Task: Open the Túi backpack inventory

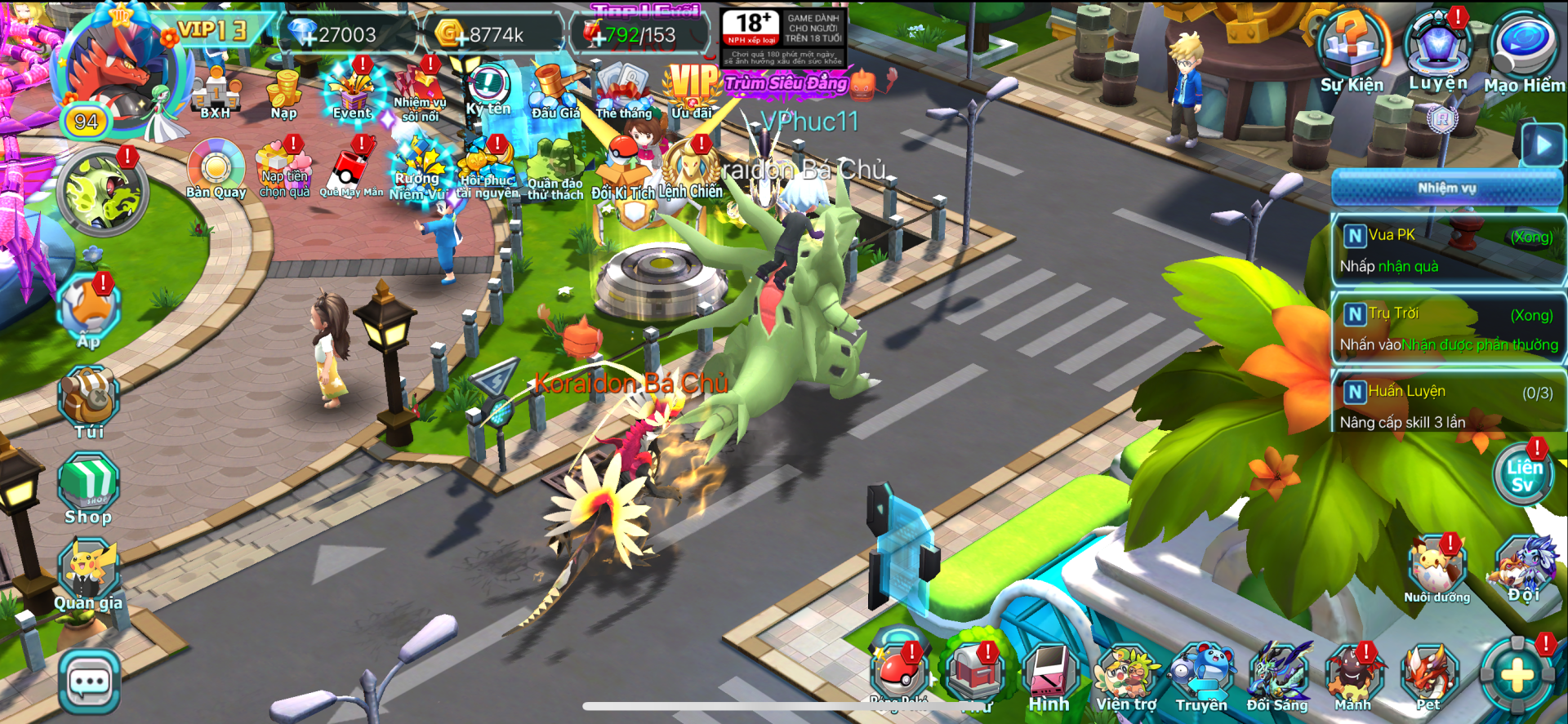Action: pyautogui.click(x=89, y=402)
